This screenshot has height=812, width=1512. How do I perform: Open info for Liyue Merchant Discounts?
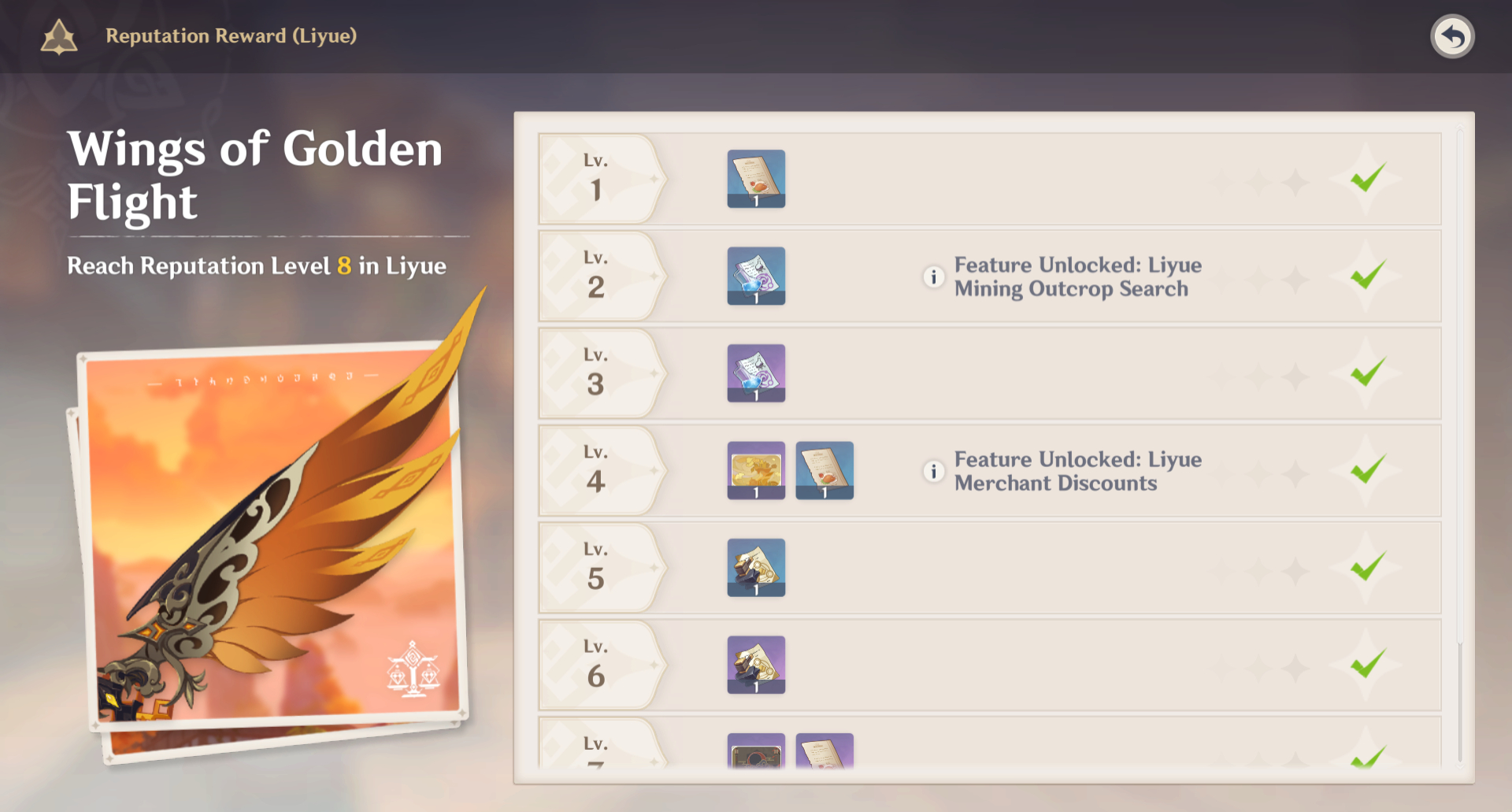[x=933, y=471]
